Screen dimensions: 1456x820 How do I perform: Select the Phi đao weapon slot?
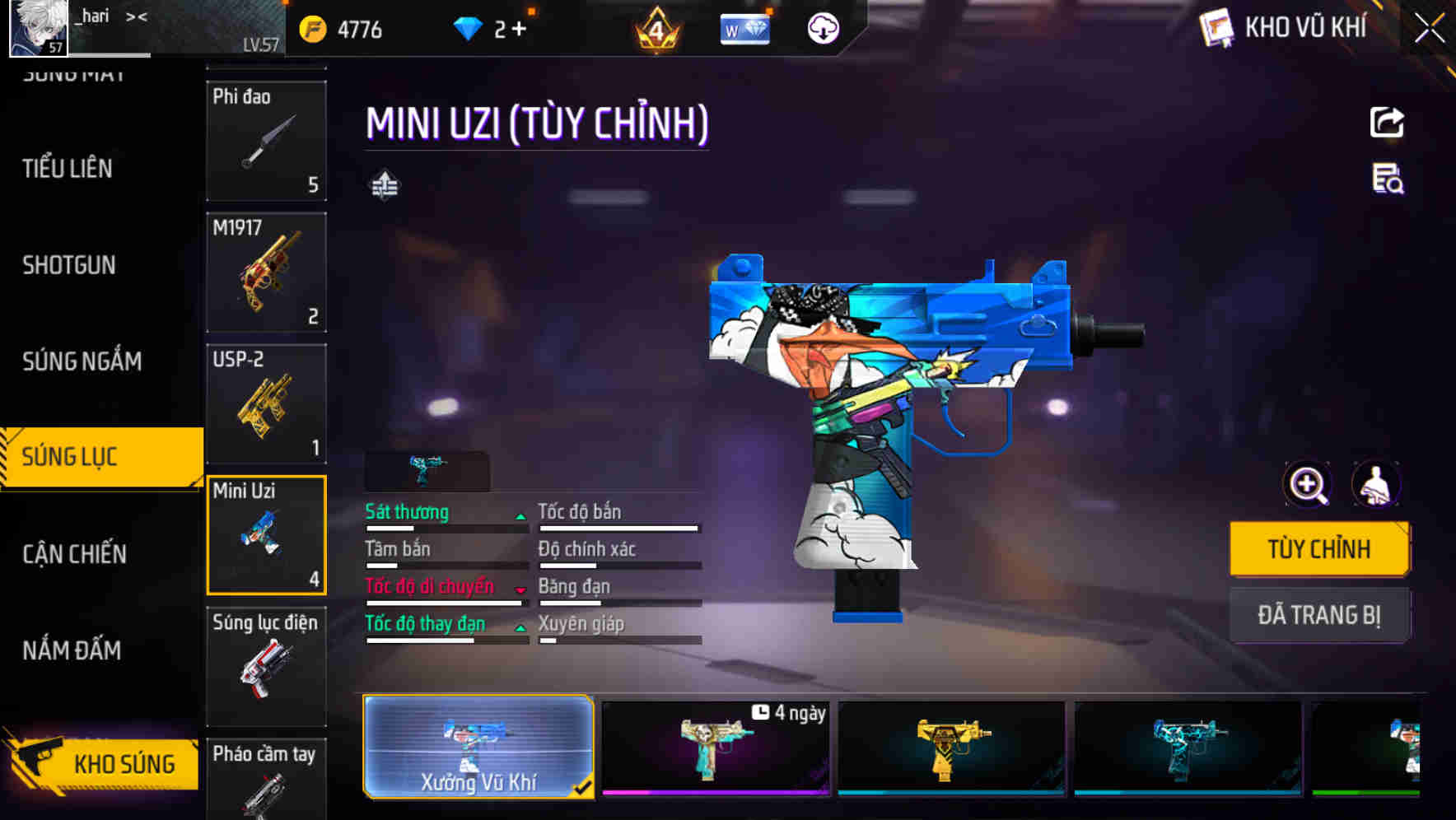(x=266, y=141)
